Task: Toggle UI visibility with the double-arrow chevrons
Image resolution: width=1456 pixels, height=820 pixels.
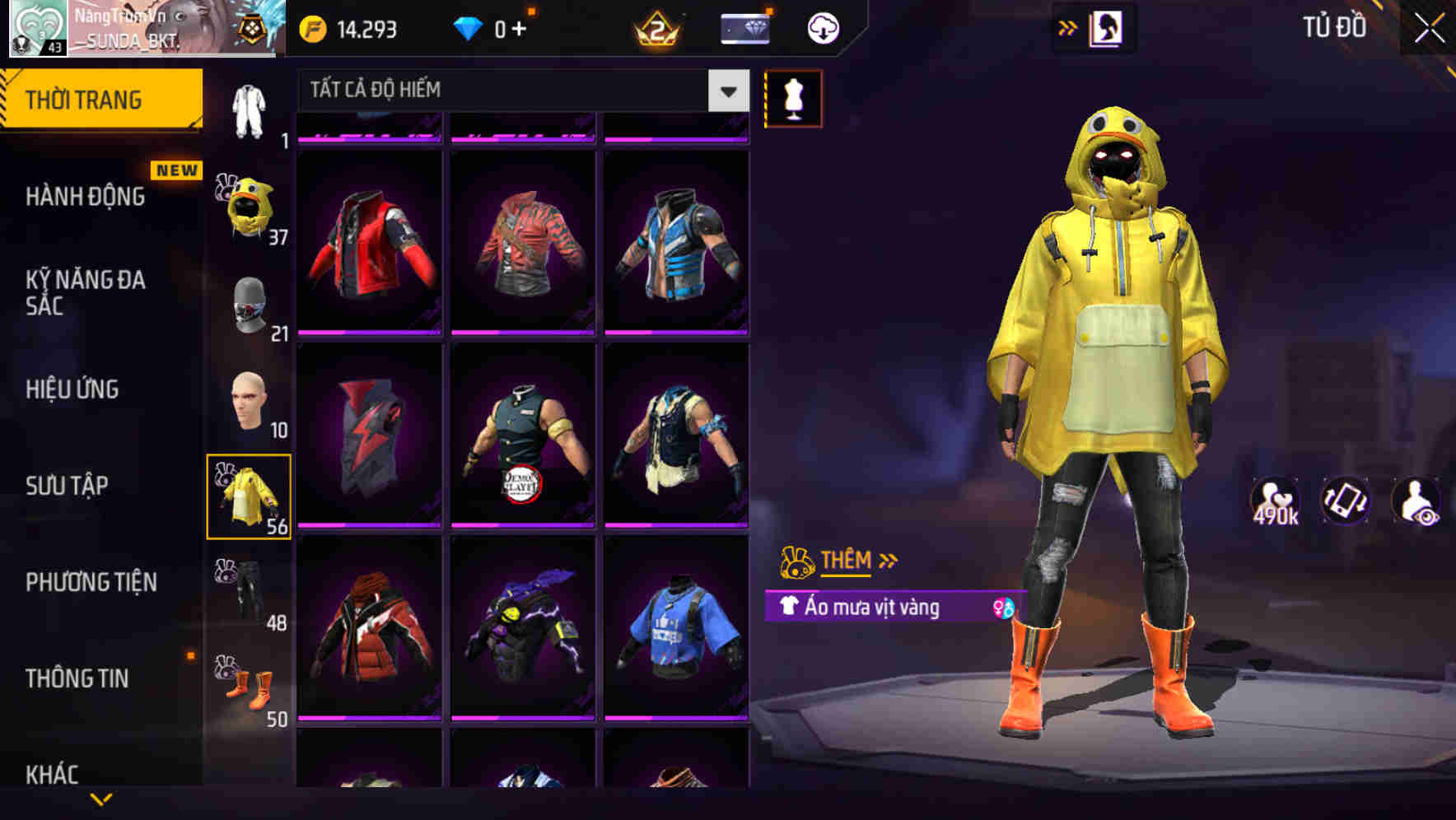Action: tap(1066, 26)
